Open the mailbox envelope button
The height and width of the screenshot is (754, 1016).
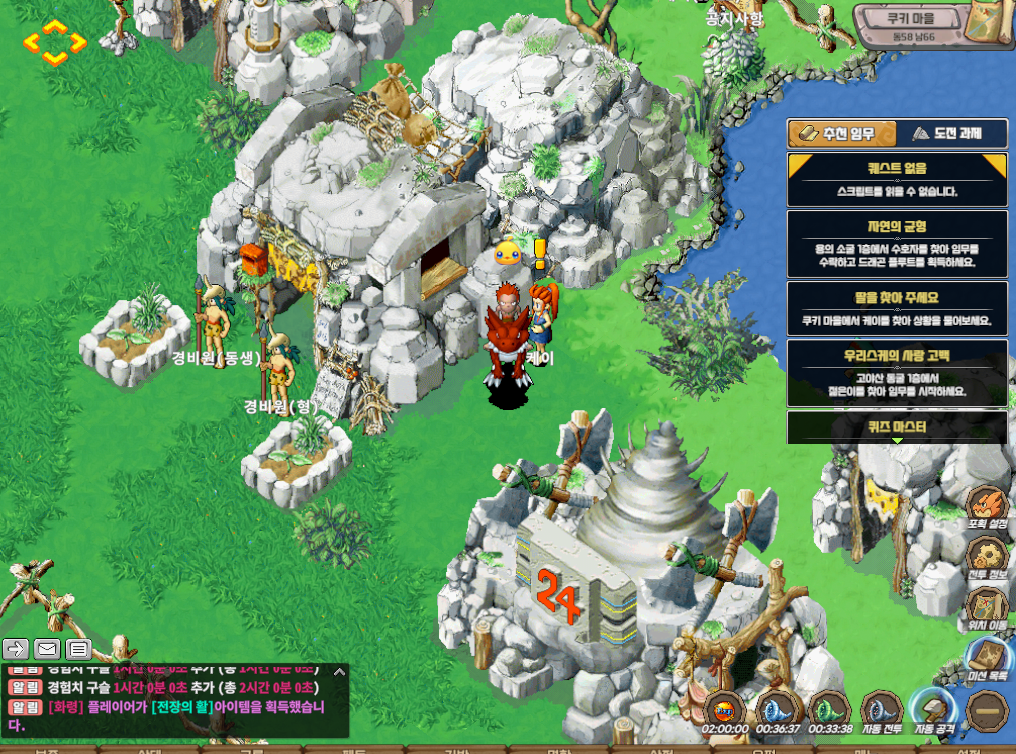(x=46, y=649)
